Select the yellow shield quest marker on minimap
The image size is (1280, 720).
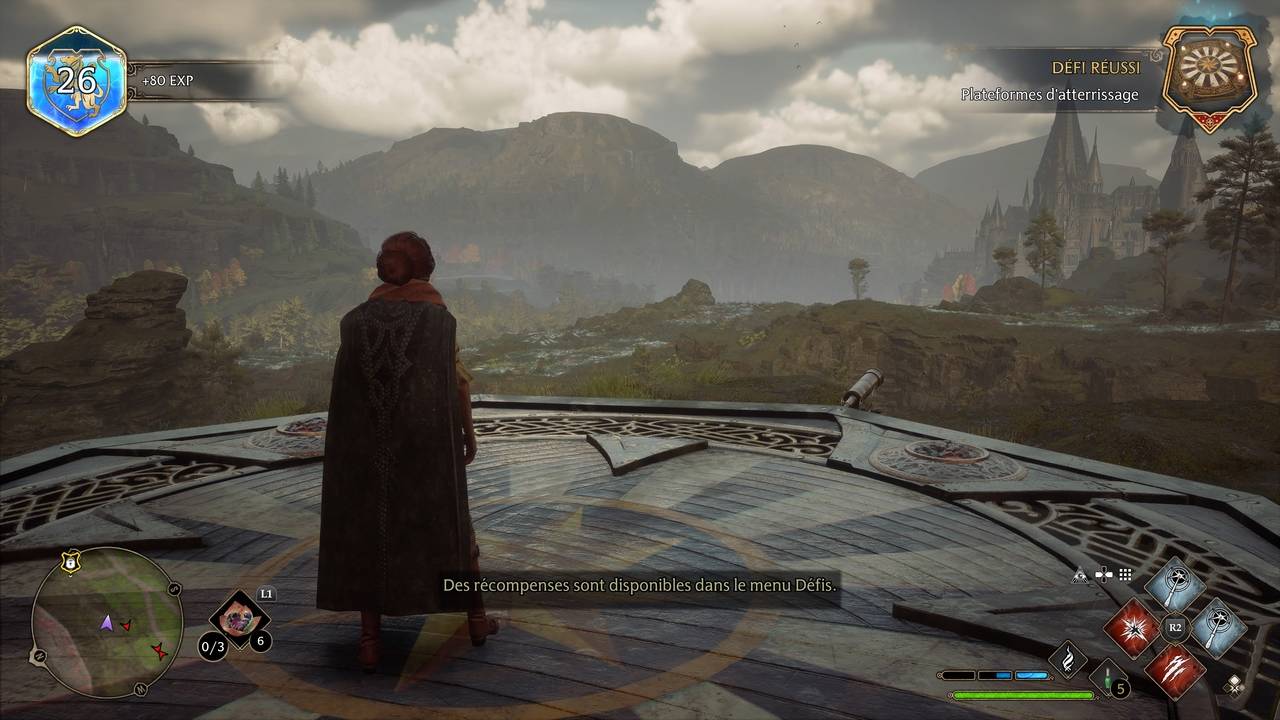tap(70, 563)
